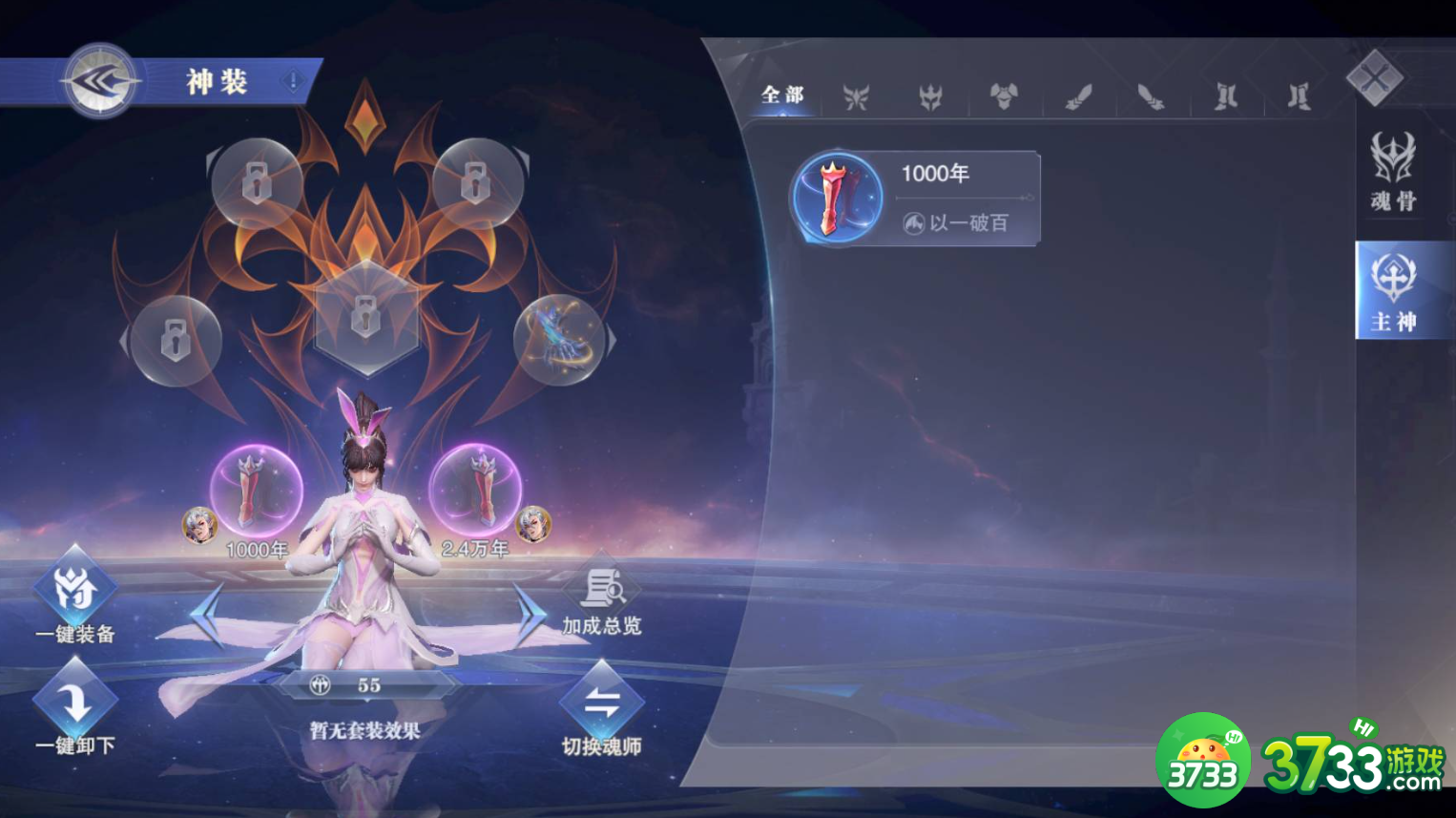Select the 1000年 item card
The image size is (1456, 818).
coord(914,197)
